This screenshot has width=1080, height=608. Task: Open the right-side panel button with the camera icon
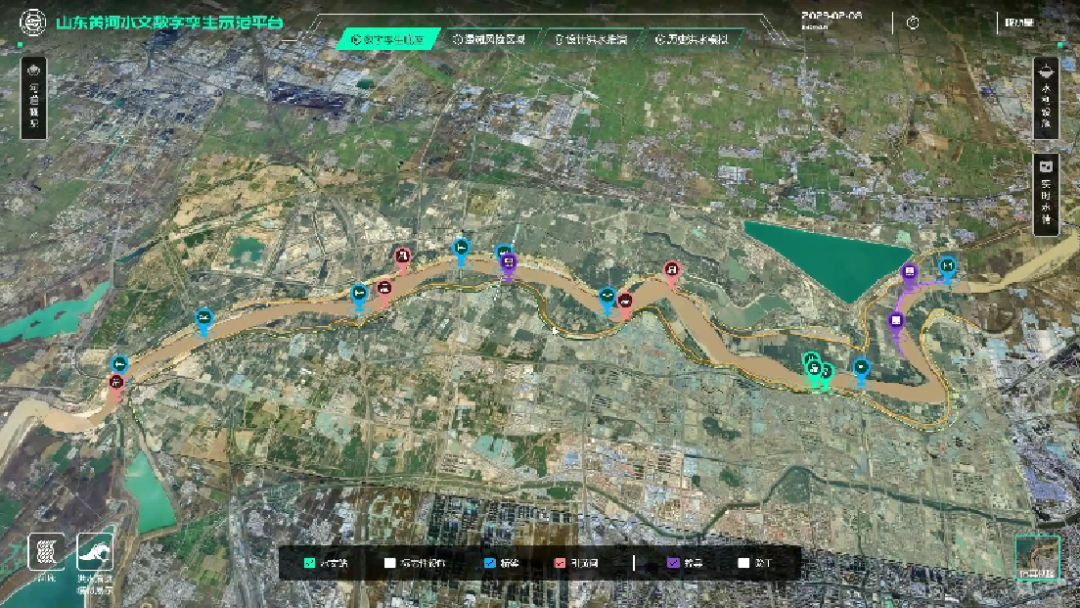[1046, 194]
